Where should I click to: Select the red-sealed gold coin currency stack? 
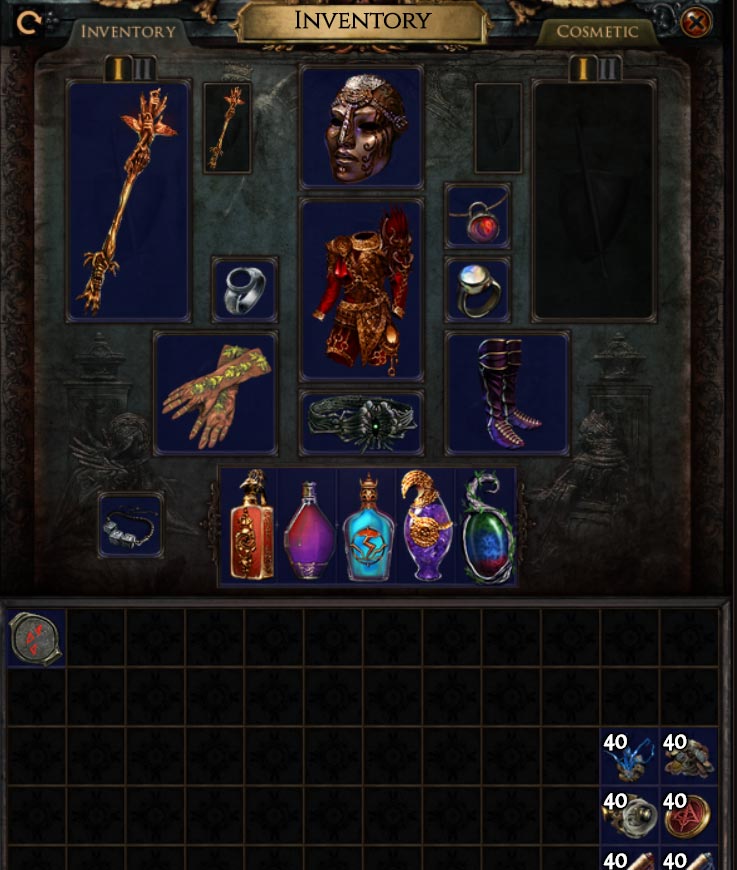pyautogui.click(x=688, y=816)
